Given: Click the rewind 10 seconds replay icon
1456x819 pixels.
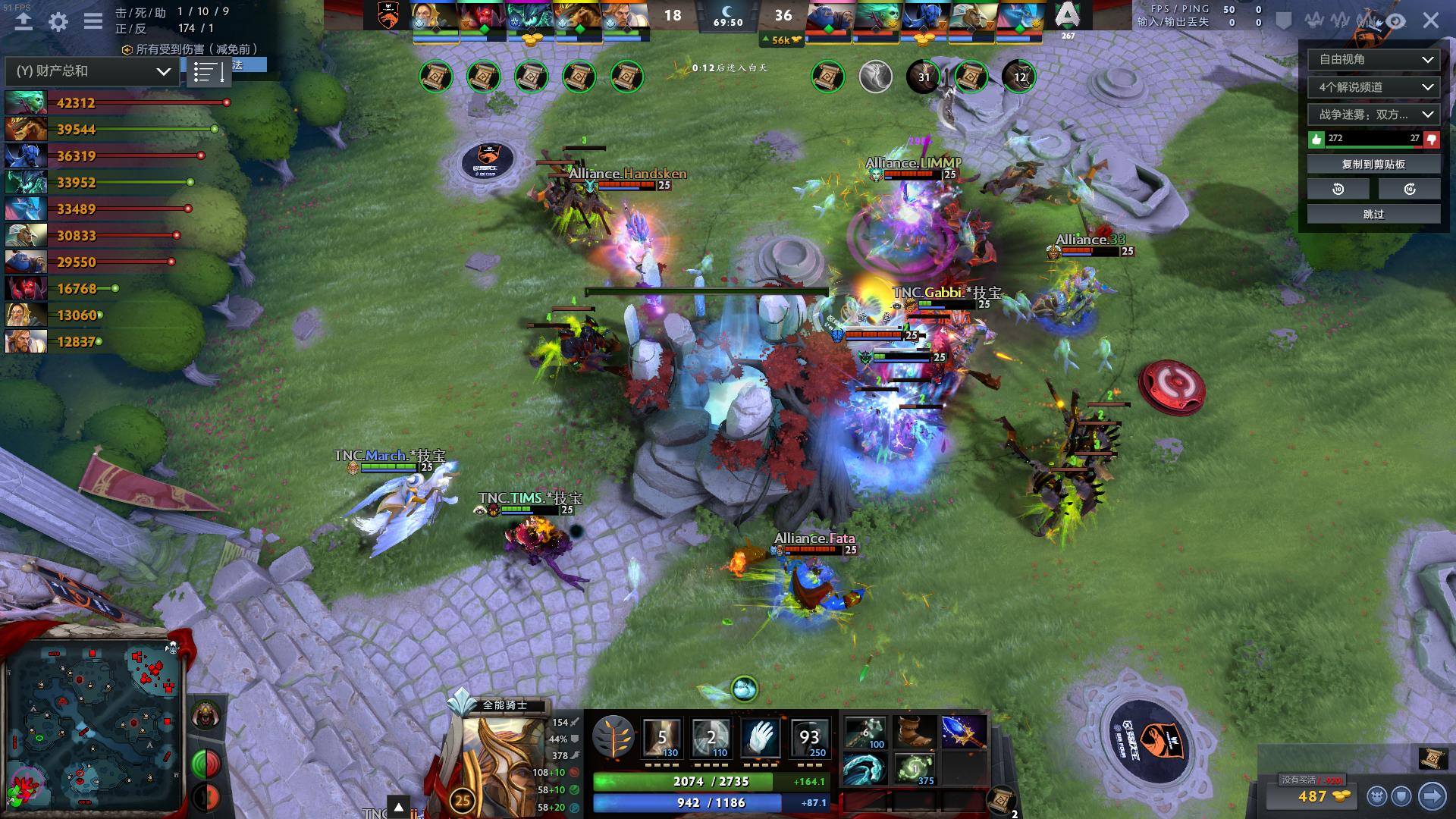Looking at the screenshot, I should pos(1337,188).
